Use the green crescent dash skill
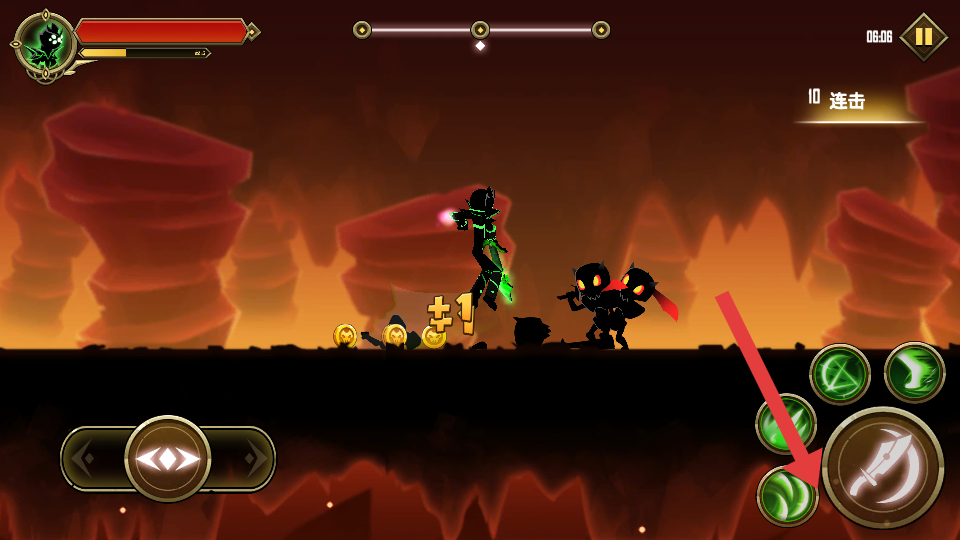 point(914,372)
